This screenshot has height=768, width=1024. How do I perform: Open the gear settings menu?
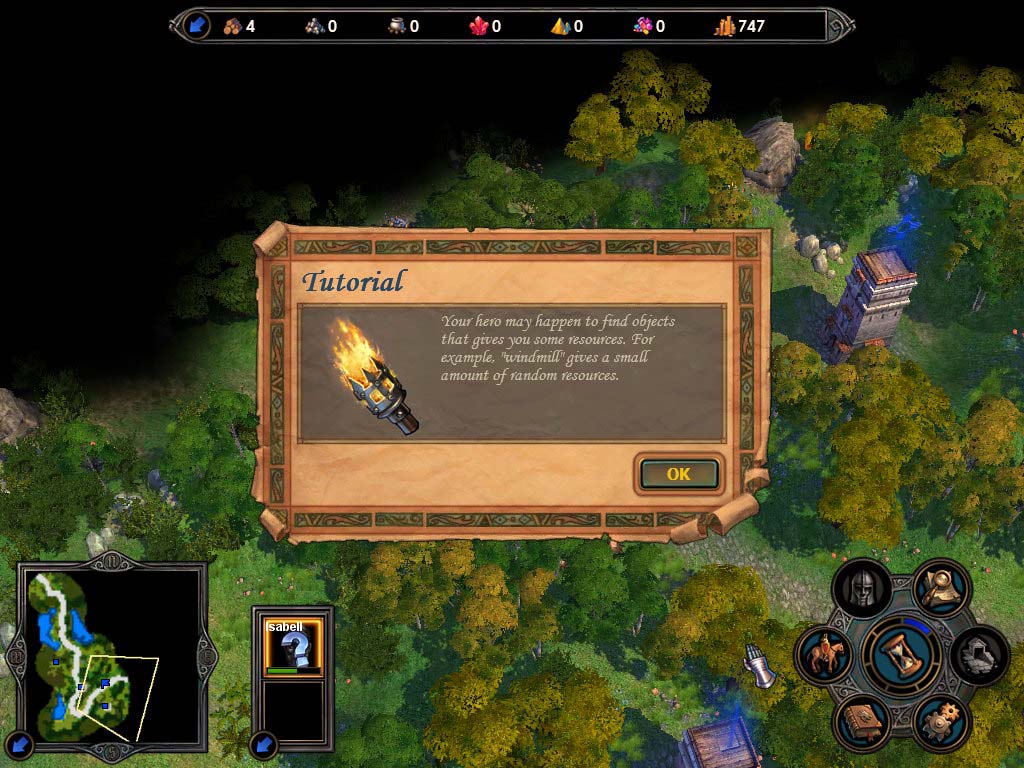pyautogui.click(x=941, y=722)
